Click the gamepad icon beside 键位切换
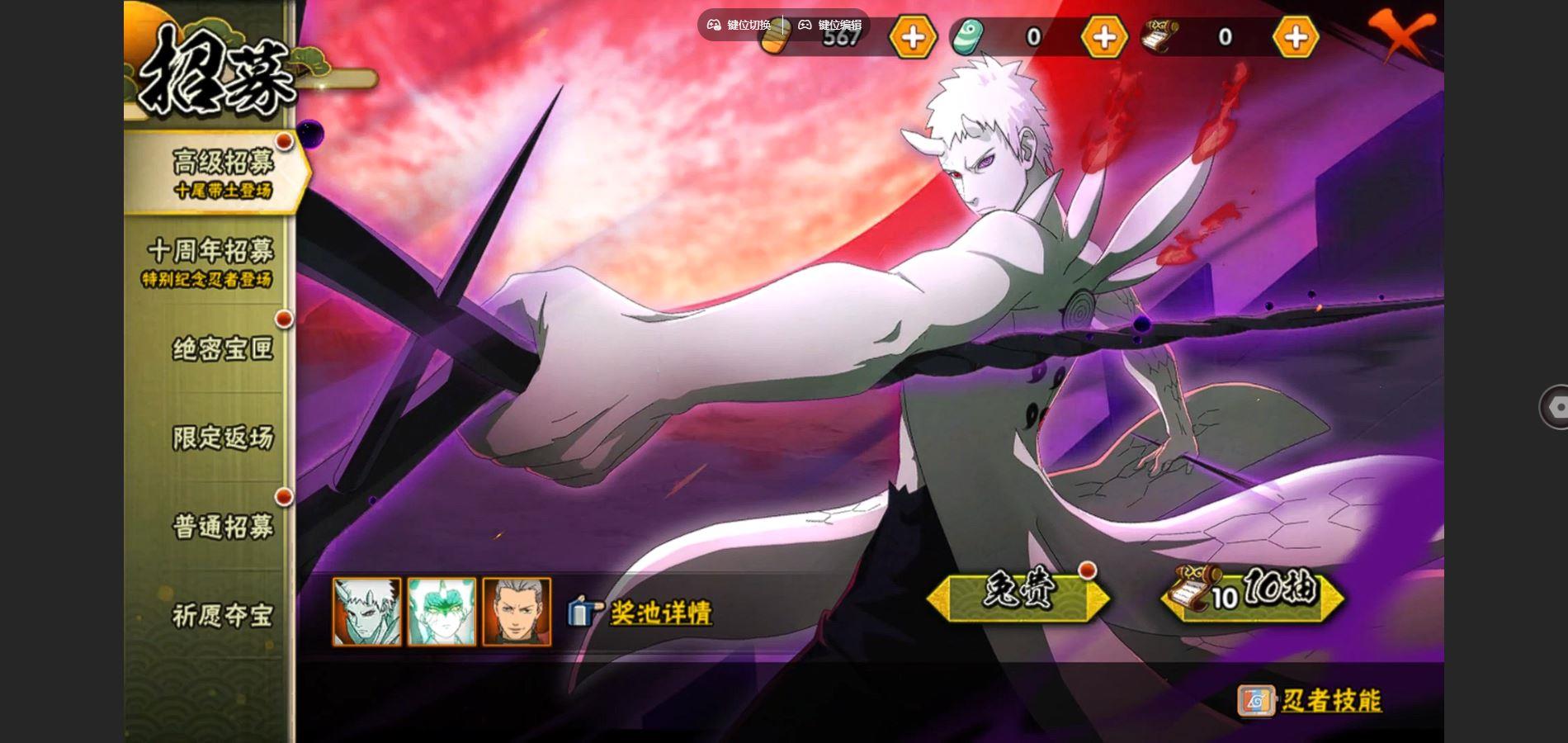Viewport: 1568px width, 743px height. click(x=715, y=26)
